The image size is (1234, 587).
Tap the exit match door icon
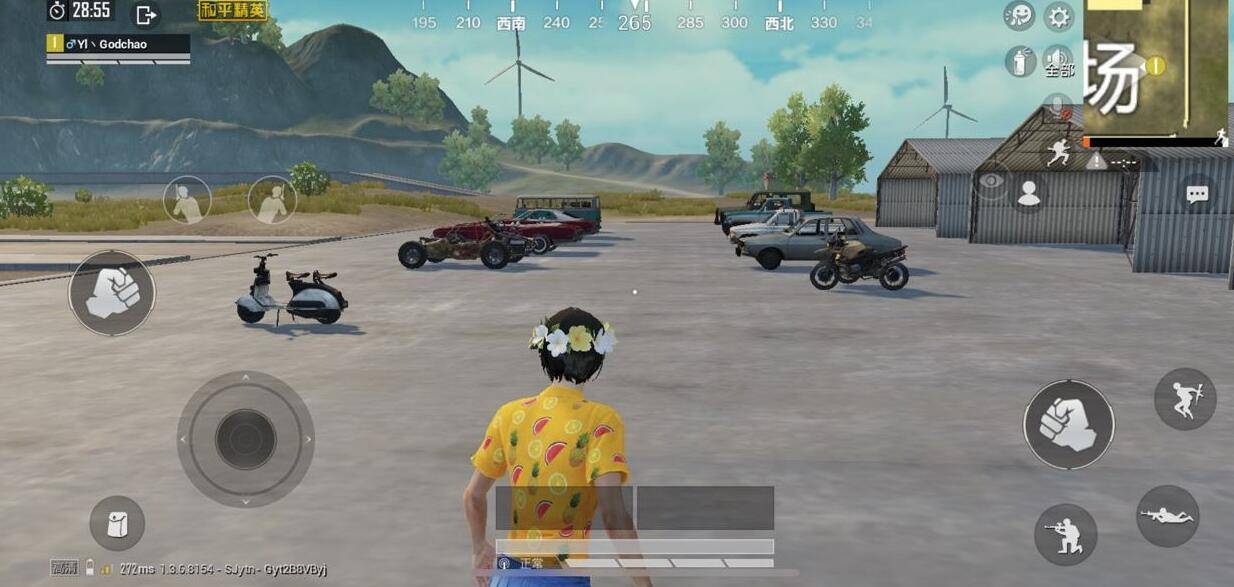pos(146,14)
